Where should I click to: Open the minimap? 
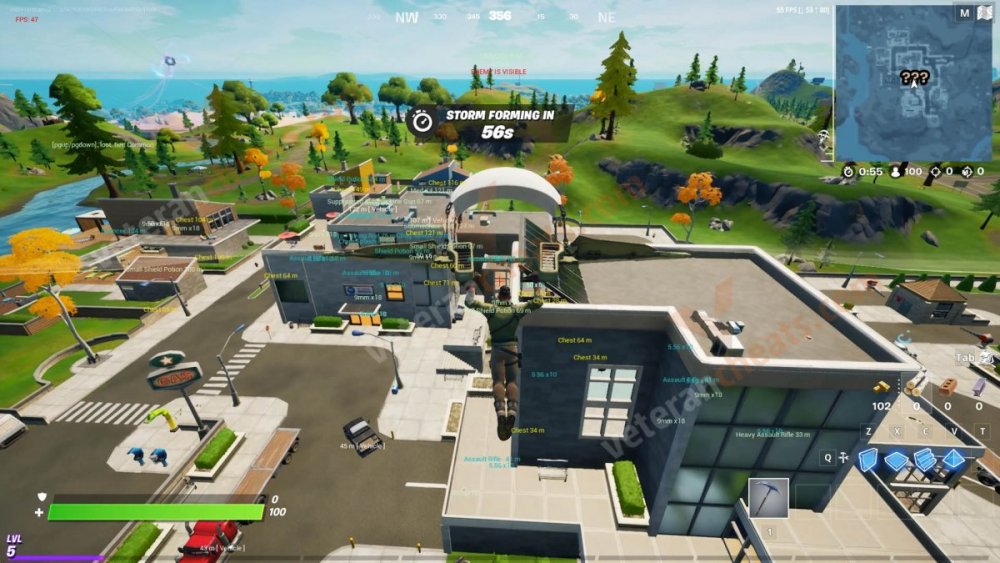click(913, 82)
